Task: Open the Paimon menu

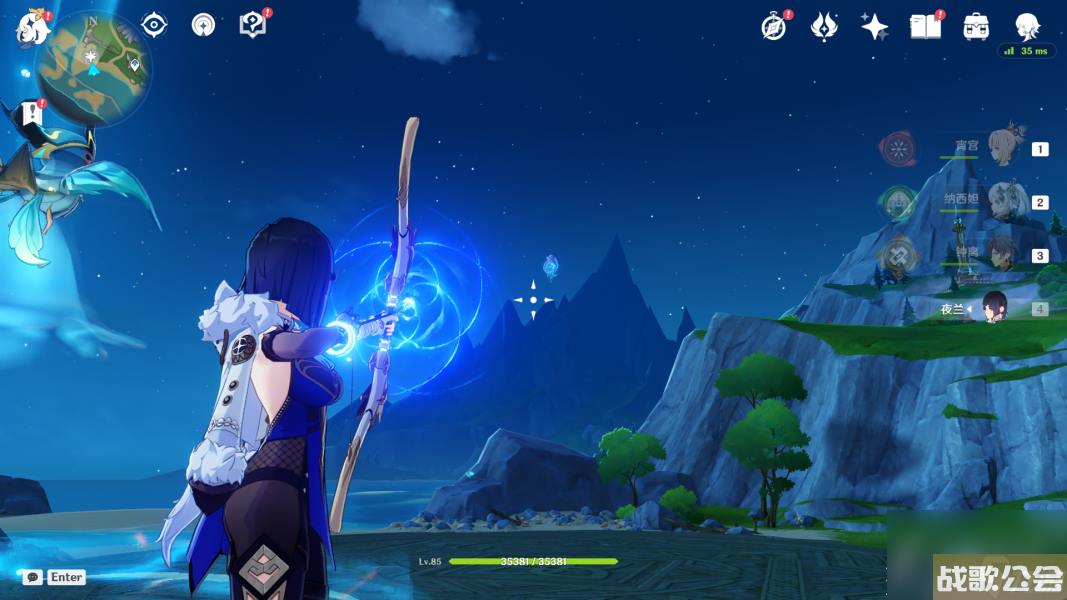Action: coord(32,28)
